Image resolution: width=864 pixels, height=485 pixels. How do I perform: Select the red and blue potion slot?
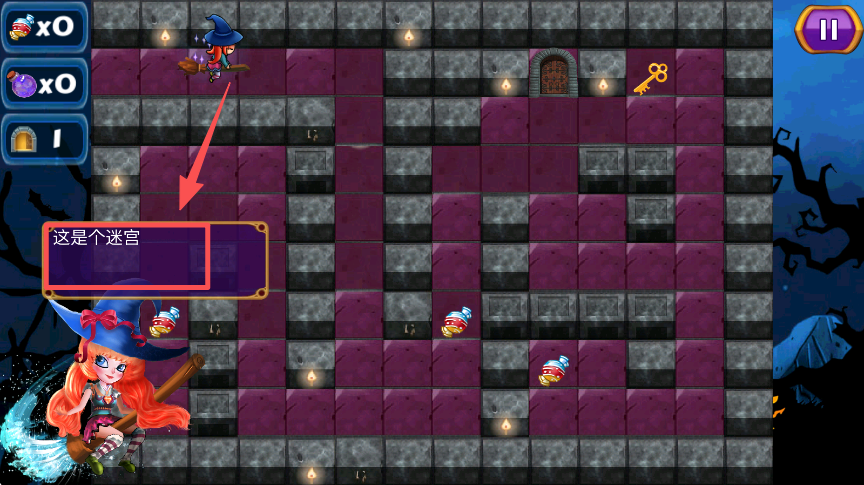[43, 27]
